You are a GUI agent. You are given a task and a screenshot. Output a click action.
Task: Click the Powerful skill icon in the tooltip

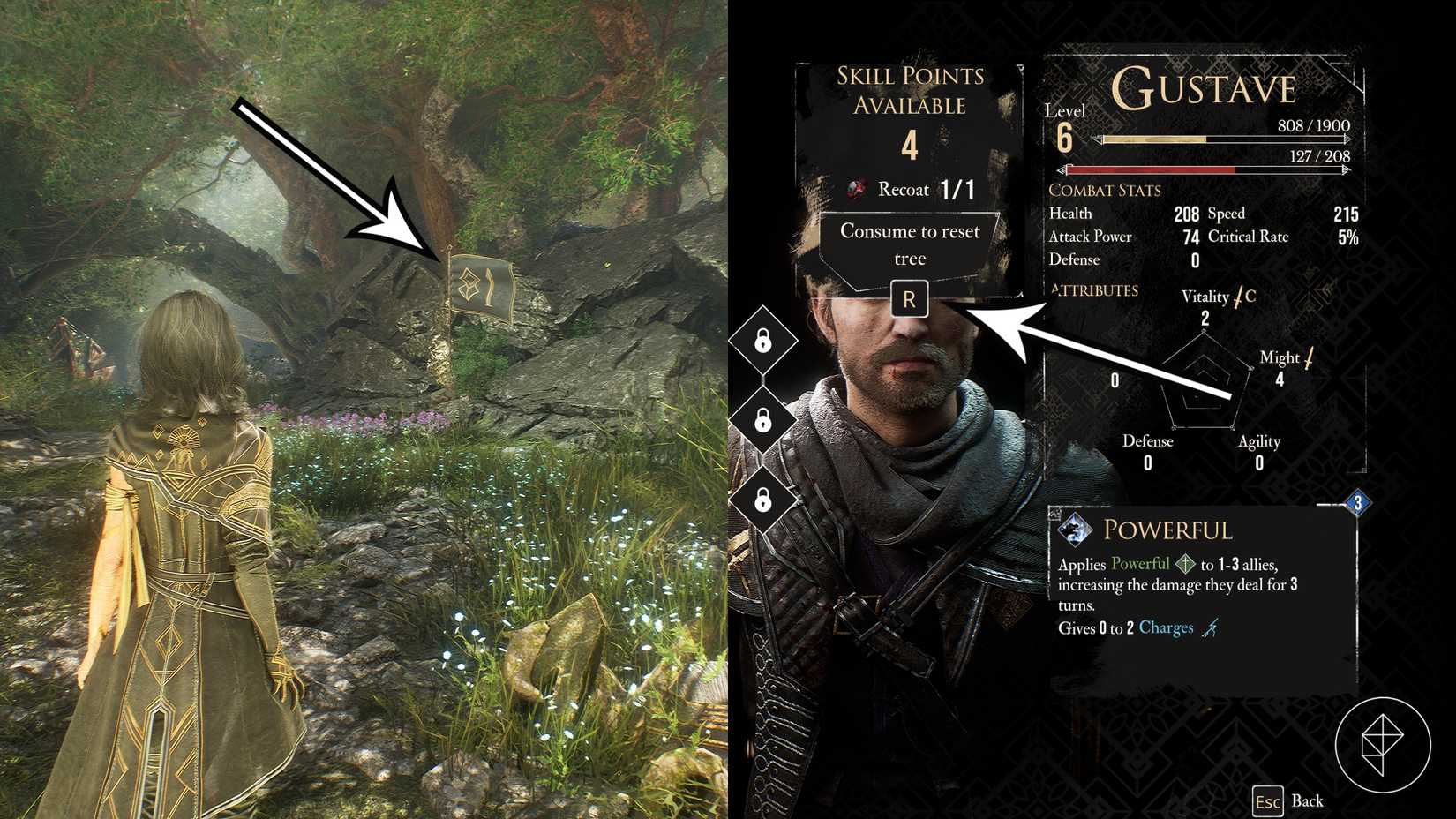pyautogui.click(x=1075, y=530)
